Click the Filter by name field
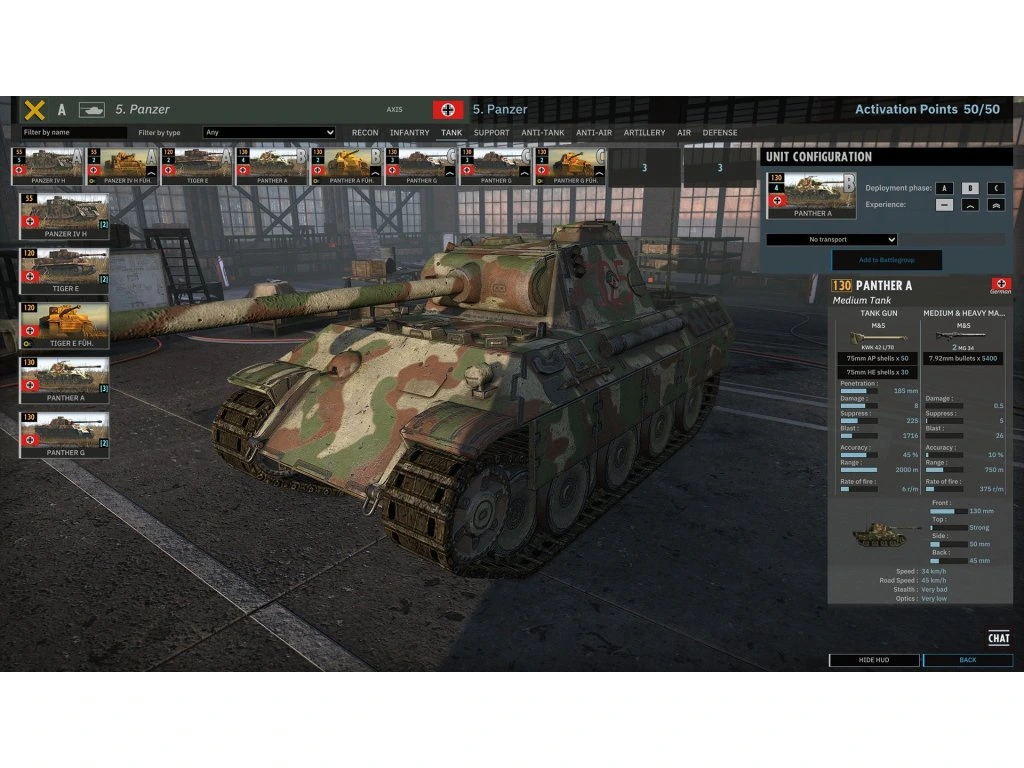 coord(74,132)
